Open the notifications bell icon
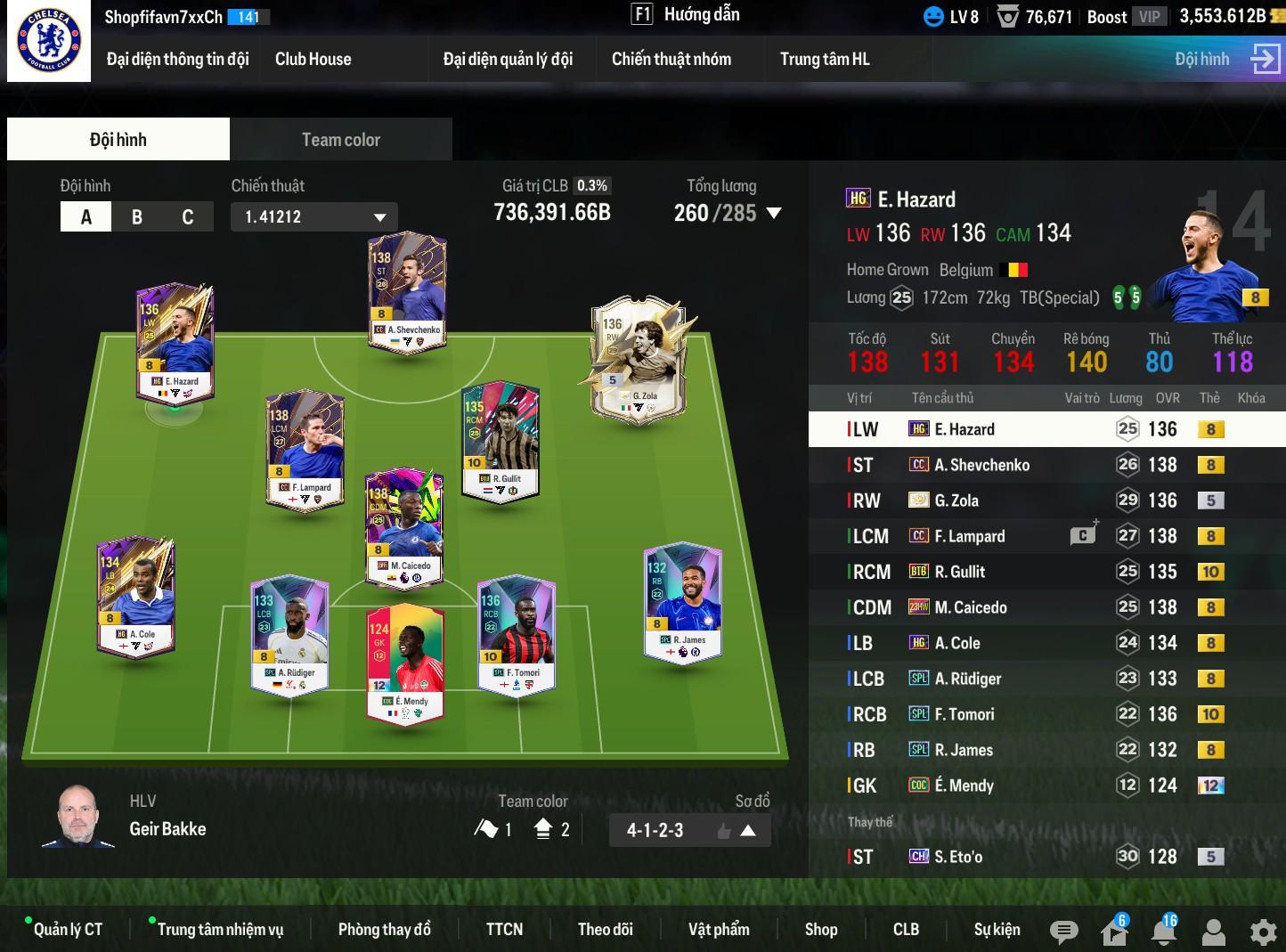 (x=1163, y=932)
